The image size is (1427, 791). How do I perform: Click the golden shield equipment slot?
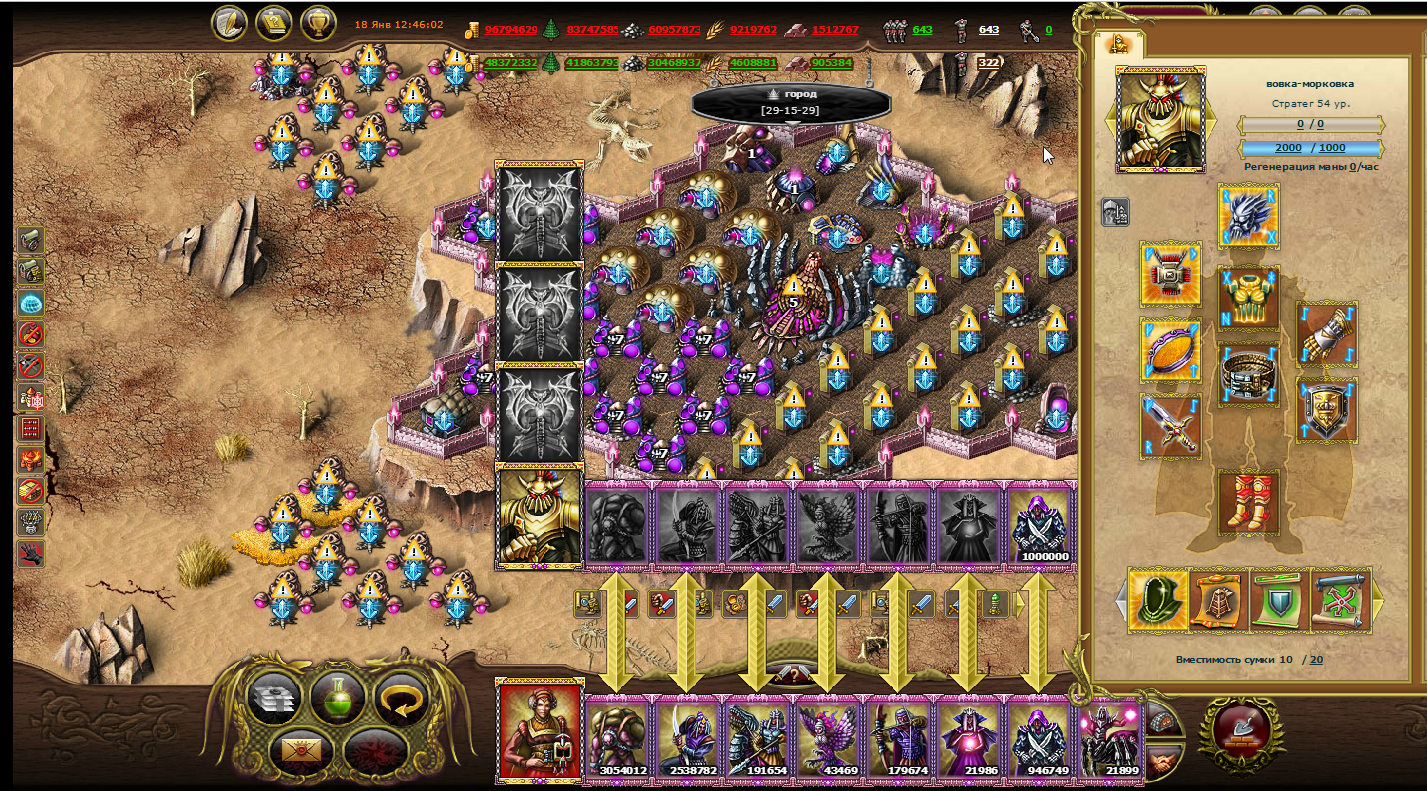tap(1327, 410)
